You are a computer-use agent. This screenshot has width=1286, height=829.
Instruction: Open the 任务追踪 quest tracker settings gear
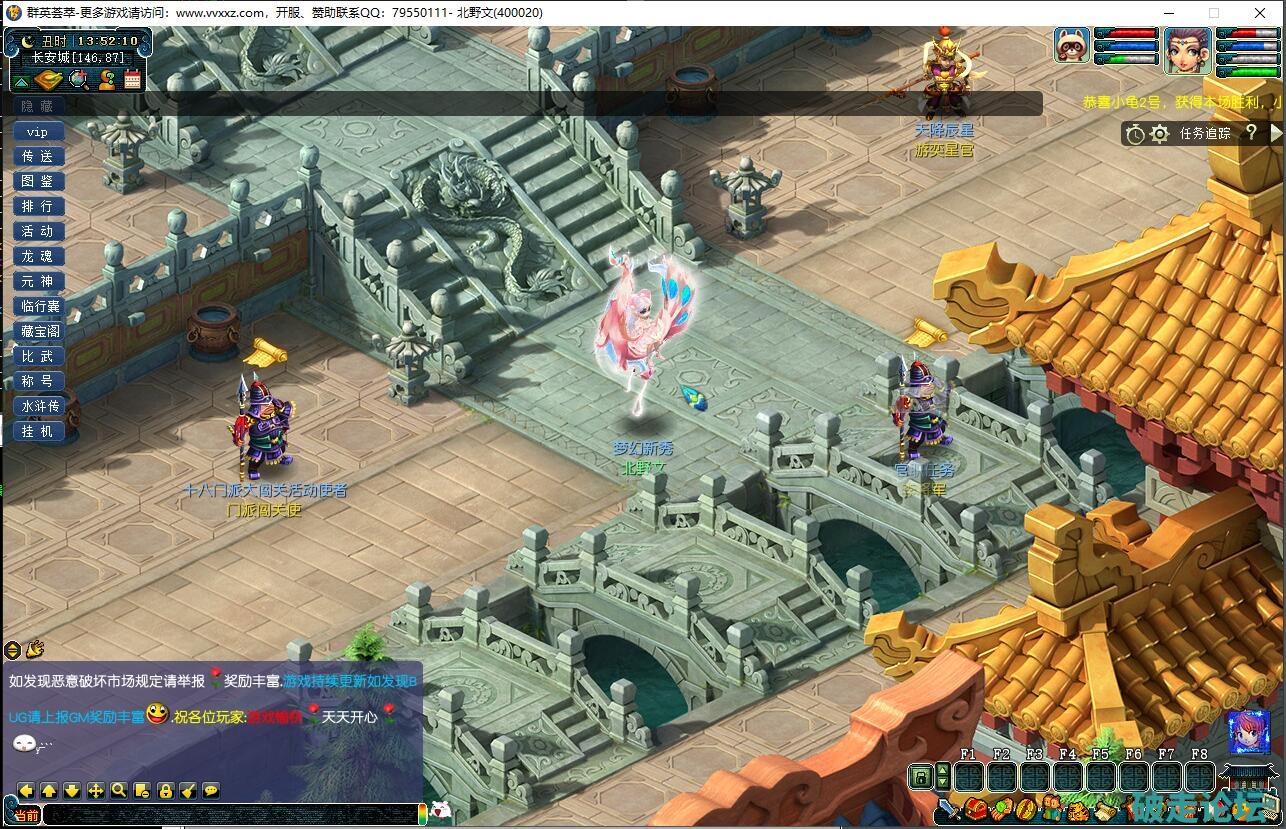[1160, 134]
